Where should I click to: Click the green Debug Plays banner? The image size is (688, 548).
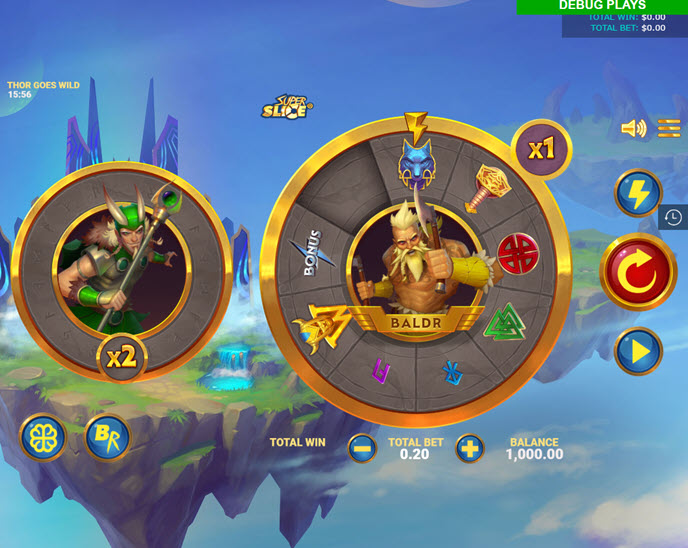click(x=602, y=6)
